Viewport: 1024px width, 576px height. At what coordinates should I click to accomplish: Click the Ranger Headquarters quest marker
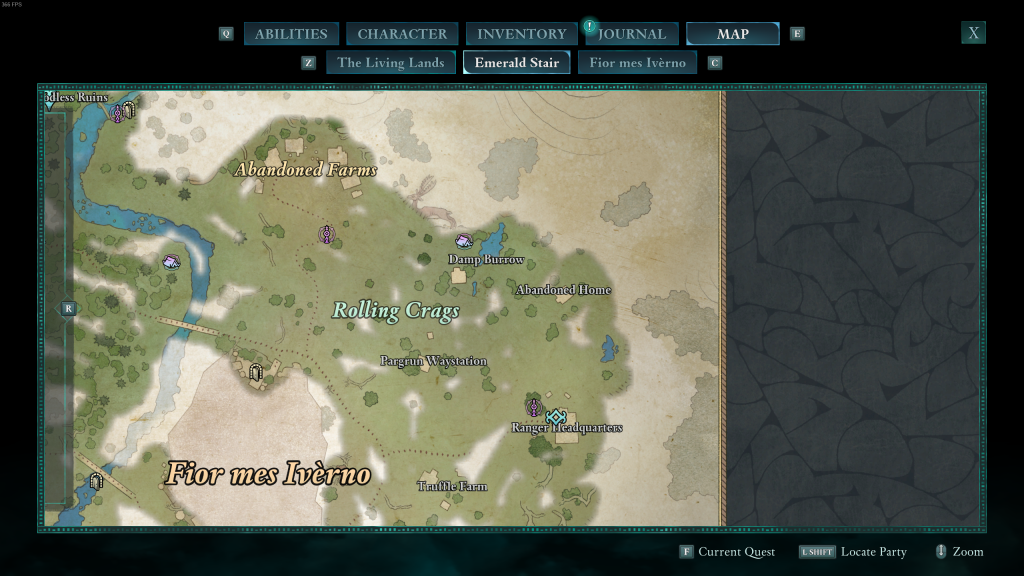pyautogui.click(x=556, y=416)
